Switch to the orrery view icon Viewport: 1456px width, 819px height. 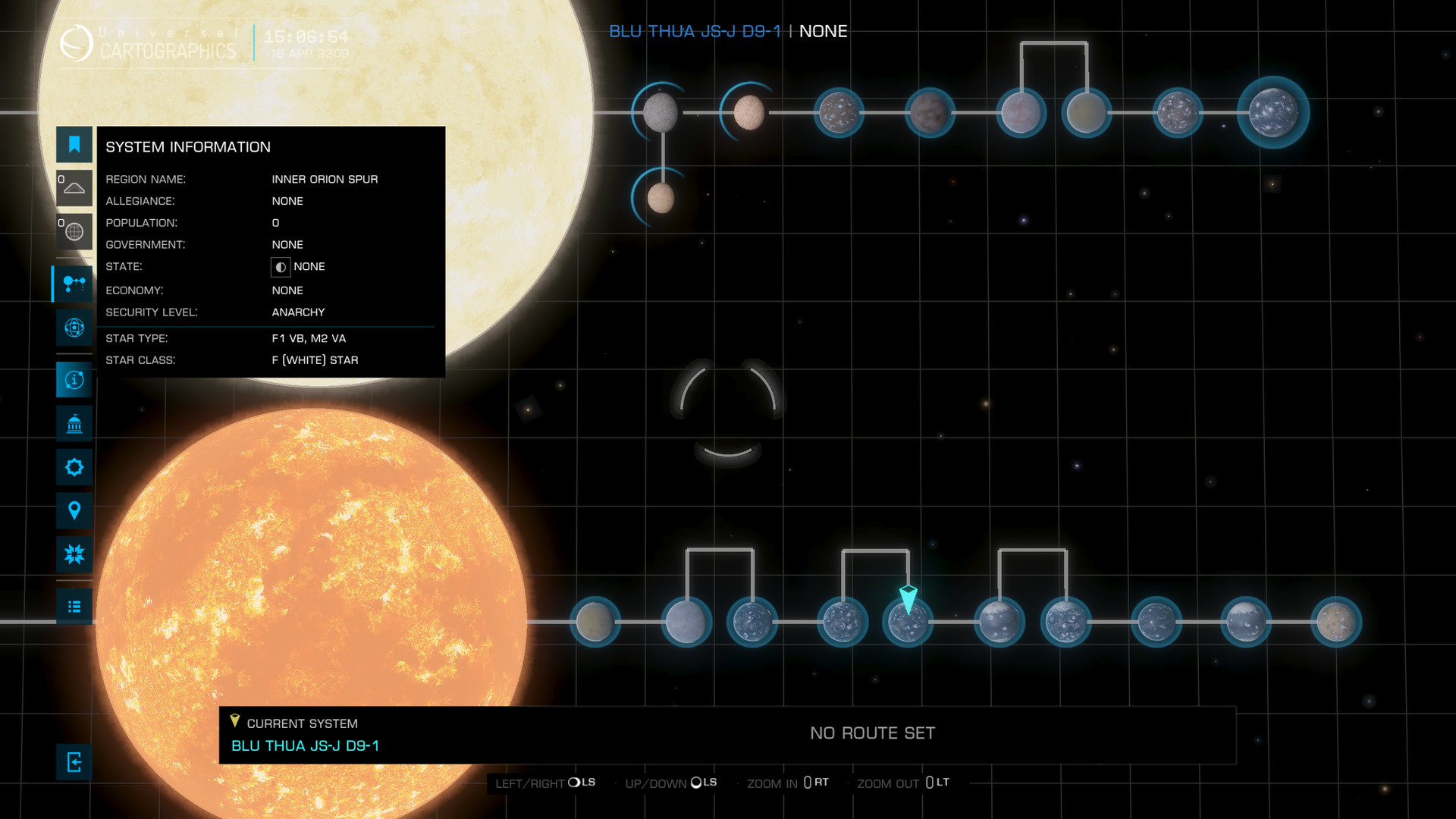pos(74,328)
